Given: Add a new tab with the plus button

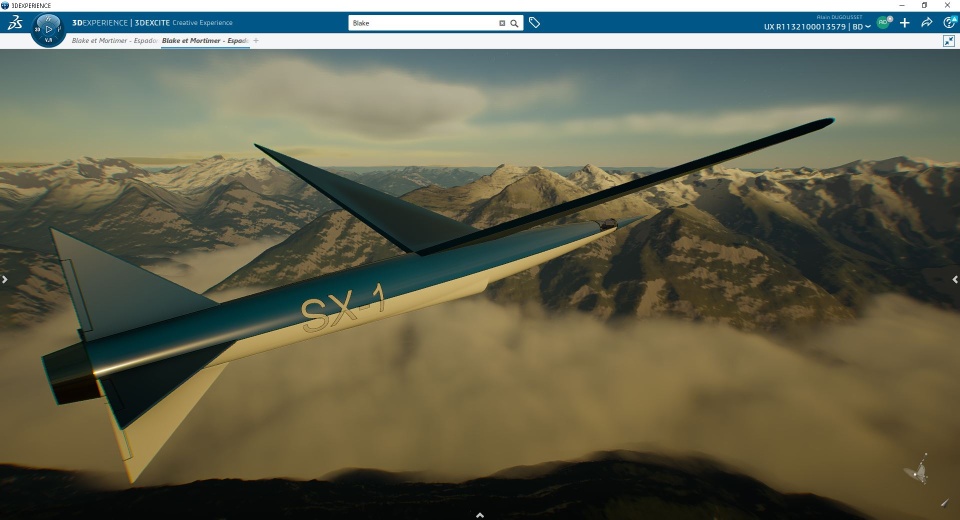Looking at the screenshot, I should point(256,41).
